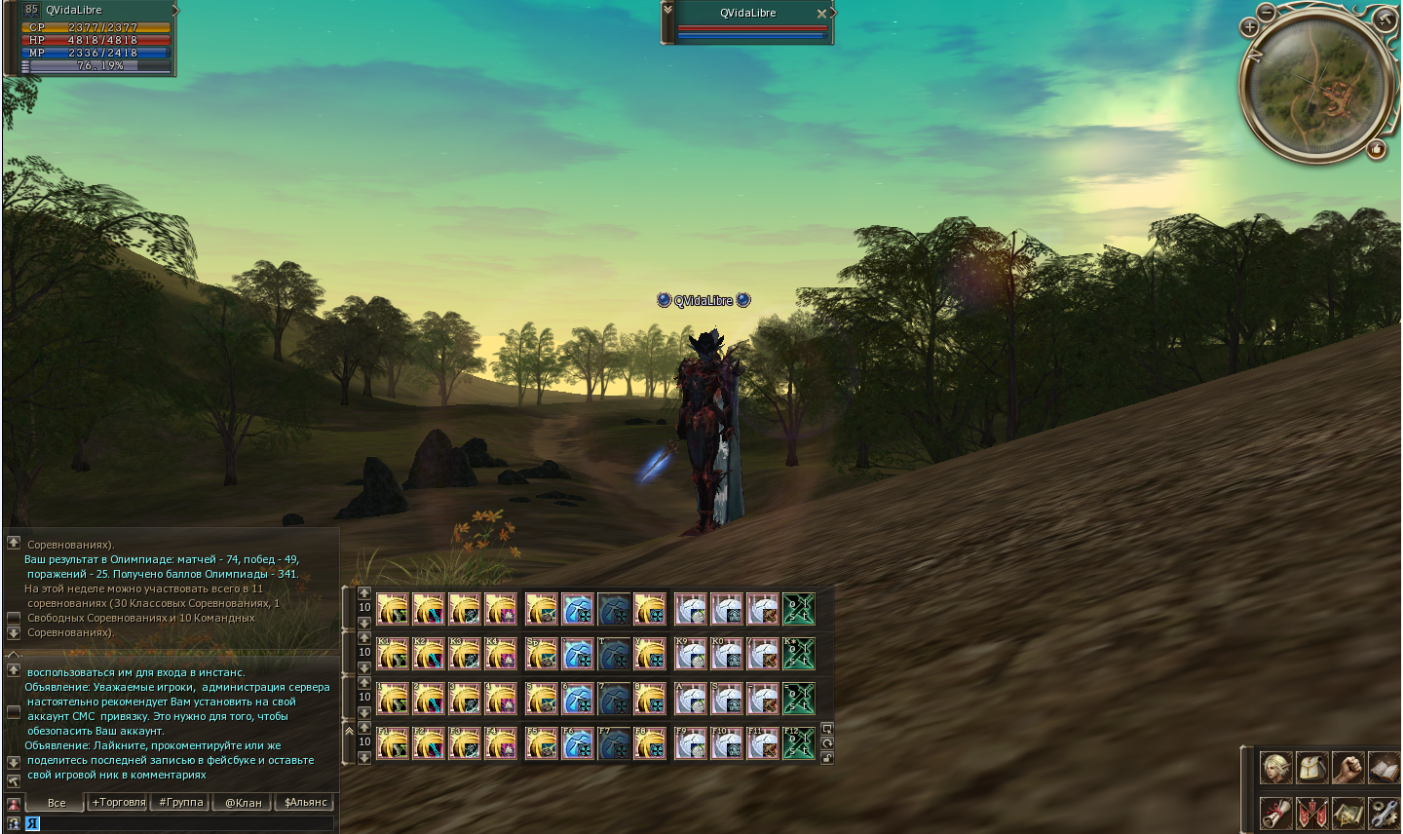
Task: Use the blue skill in slot F6
Action: click(577, 744)
